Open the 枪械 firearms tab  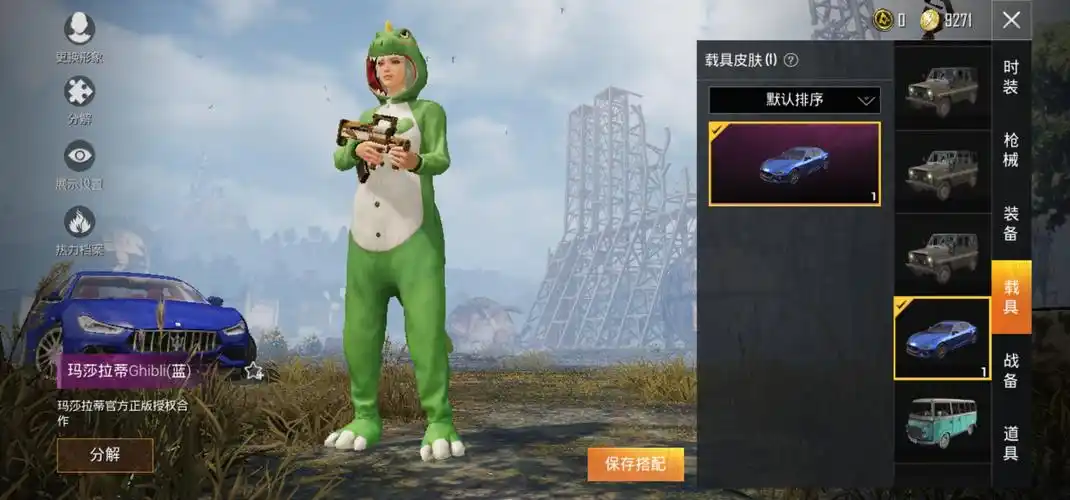point(1011,149)
